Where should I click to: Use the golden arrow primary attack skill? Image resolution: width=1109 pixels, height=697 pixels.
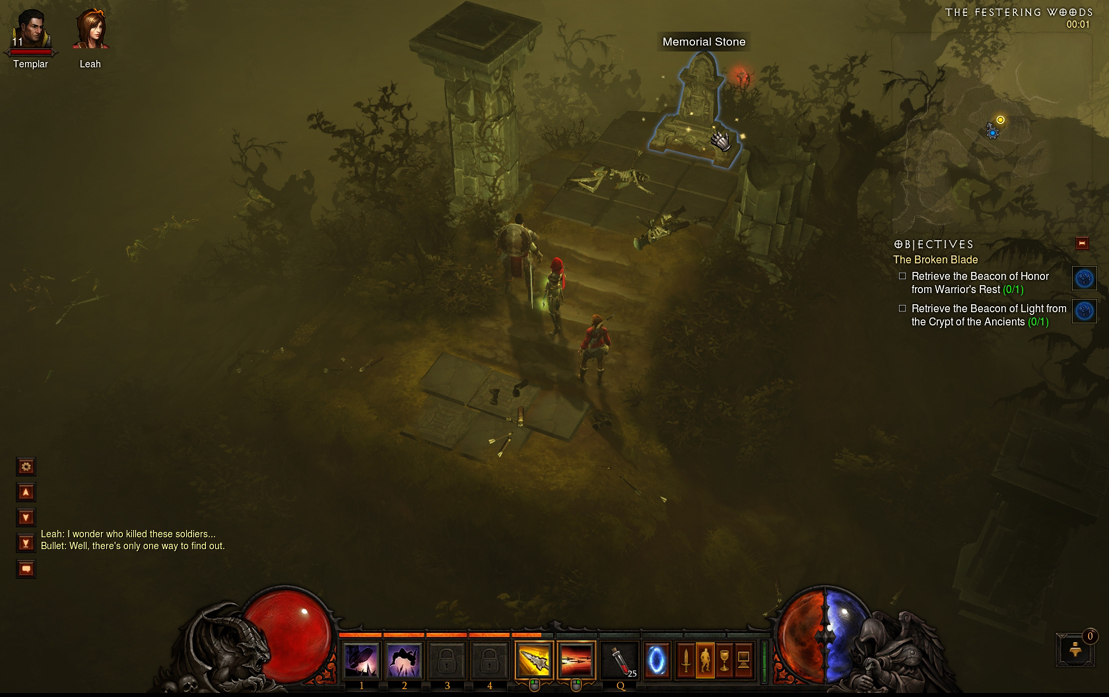pos(533,661)
